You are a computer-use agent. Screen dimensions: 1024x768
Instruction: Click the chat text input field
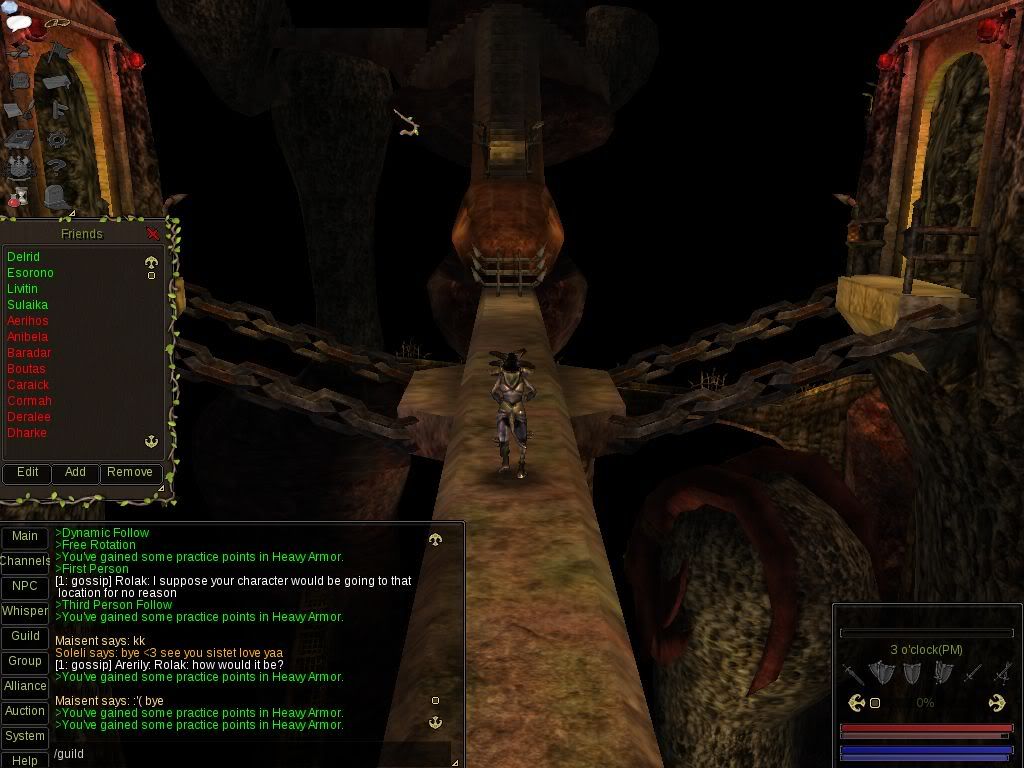250,754
